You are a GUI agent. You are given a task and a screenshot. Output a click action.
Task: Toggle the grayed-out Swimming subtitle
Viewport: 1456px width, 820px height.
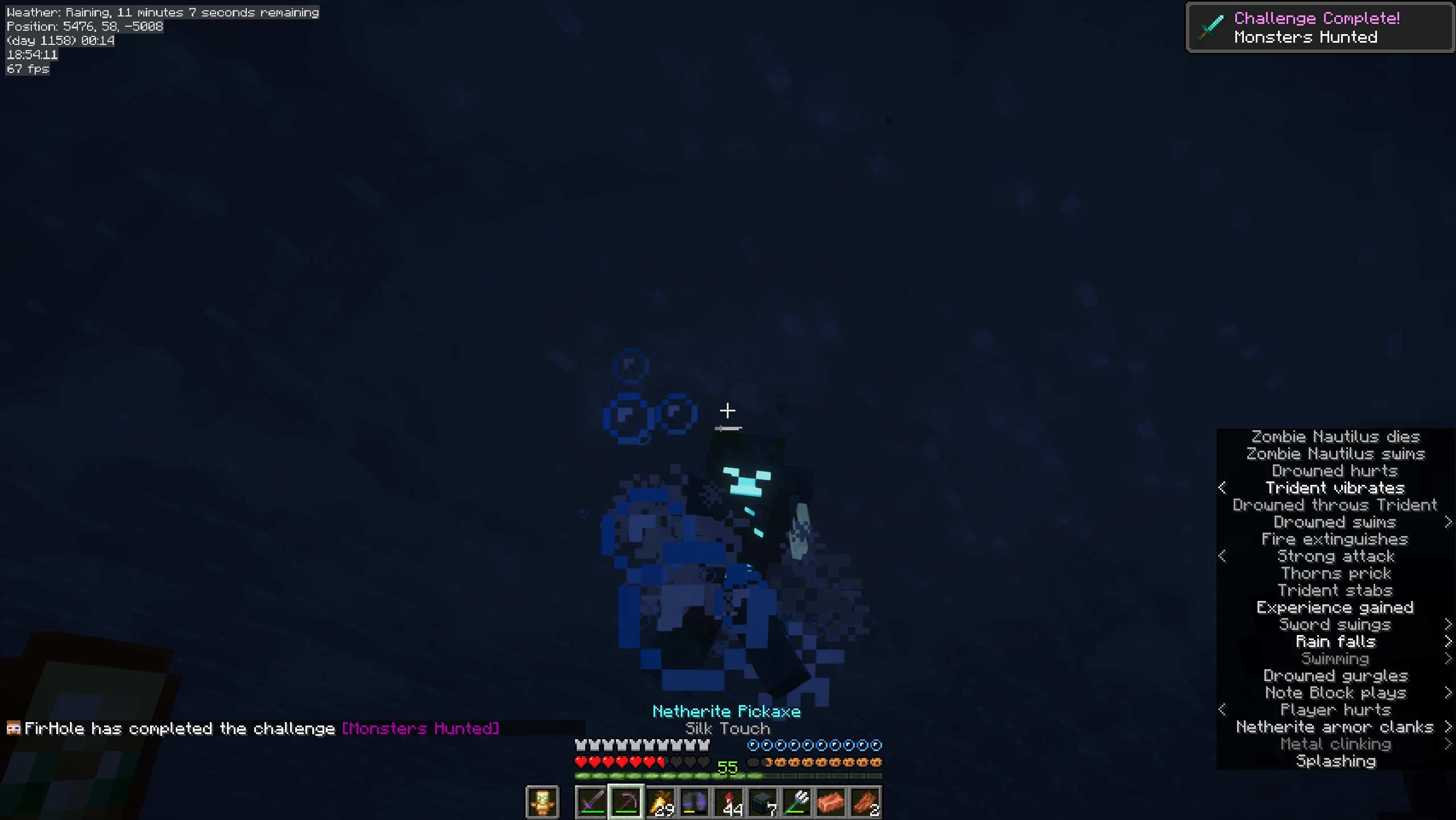[x=1335, y=658]
